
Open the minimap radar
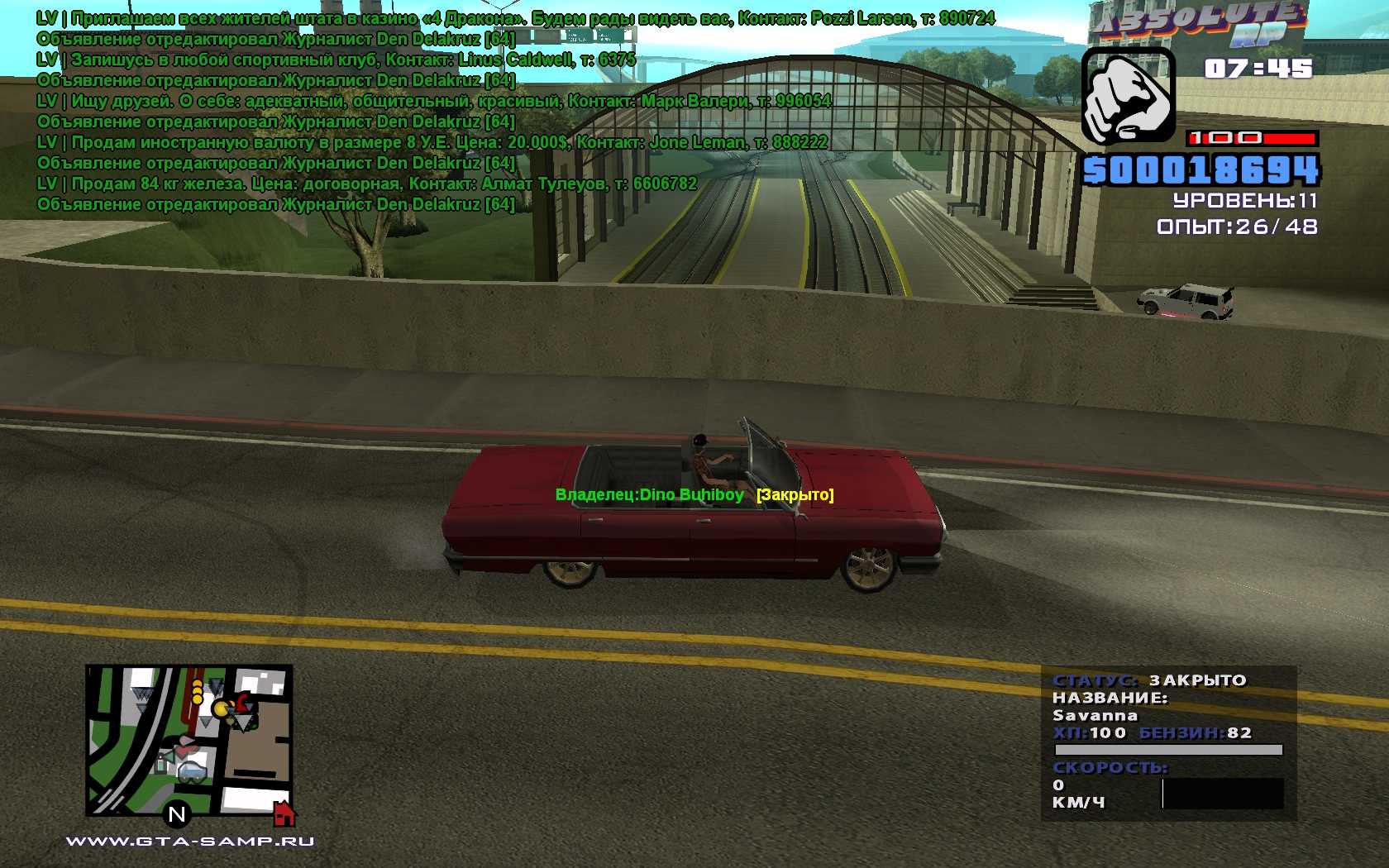pos(189,740)
